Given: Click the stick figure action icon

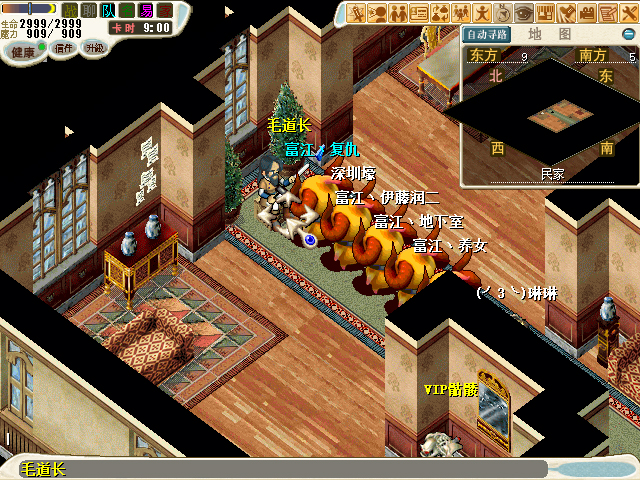Looking at the screenshot, I should pos(481,13).
